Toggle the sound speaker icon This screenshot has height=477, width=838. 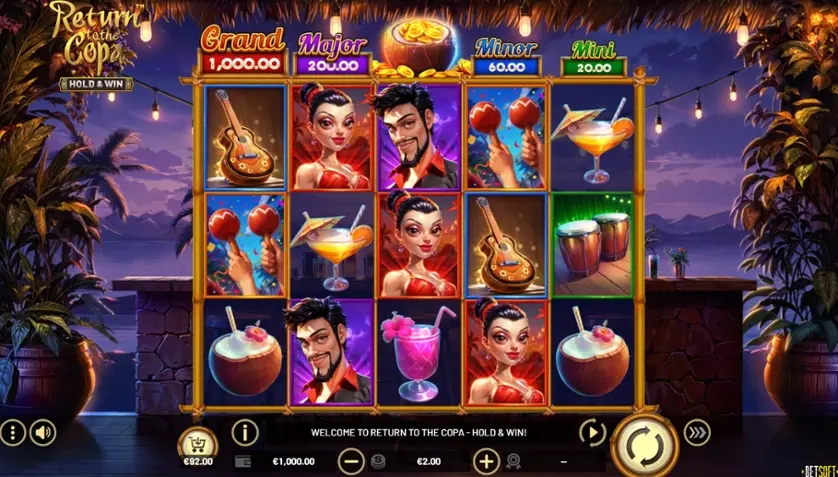(43, 433)
